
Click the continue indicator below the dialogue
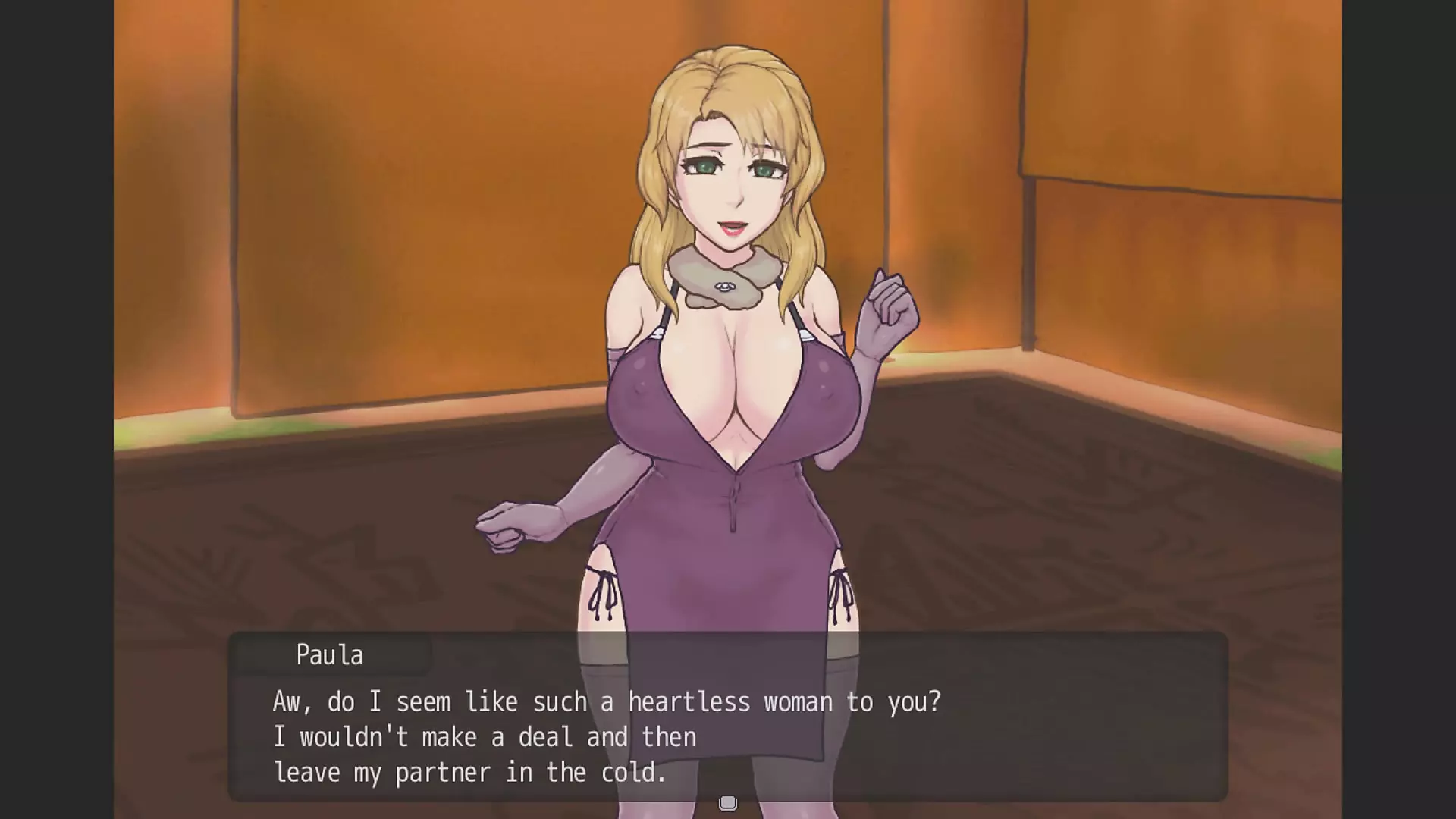pyautogui.click(x=728, y=802)
